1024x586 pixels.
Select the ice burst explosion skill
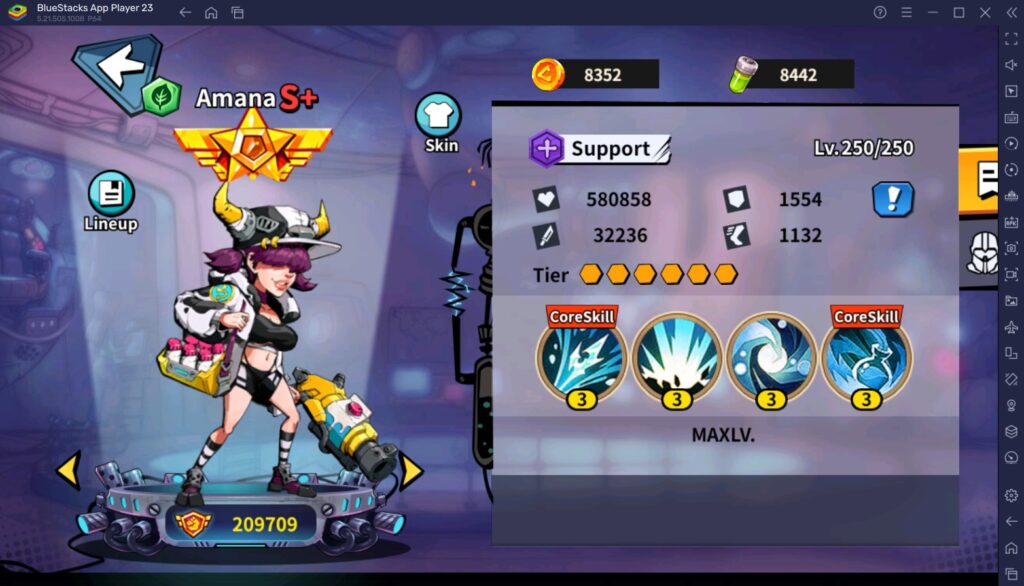click(676, 357)
